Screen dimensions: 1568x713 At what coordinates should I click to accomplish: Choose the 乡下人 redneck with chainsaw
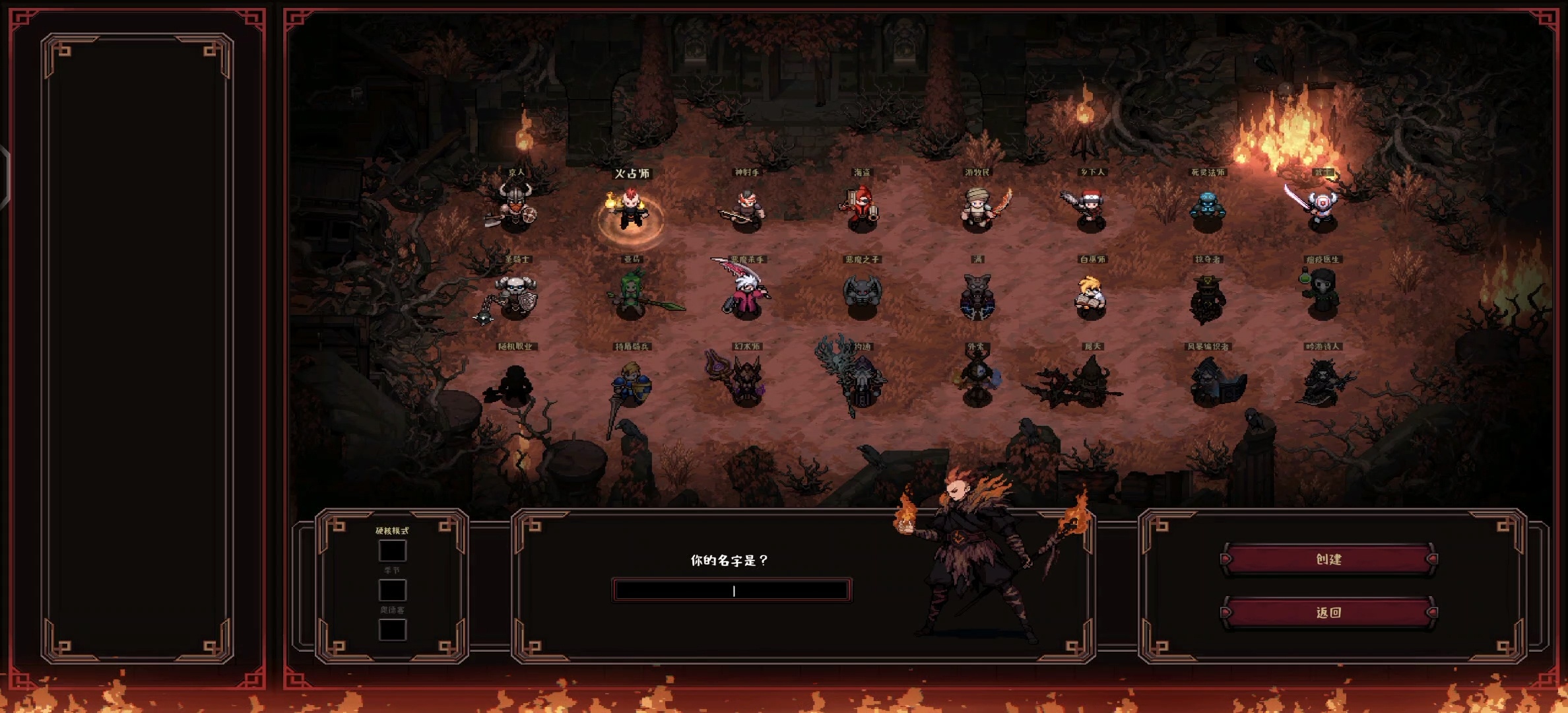[1090, 208]
